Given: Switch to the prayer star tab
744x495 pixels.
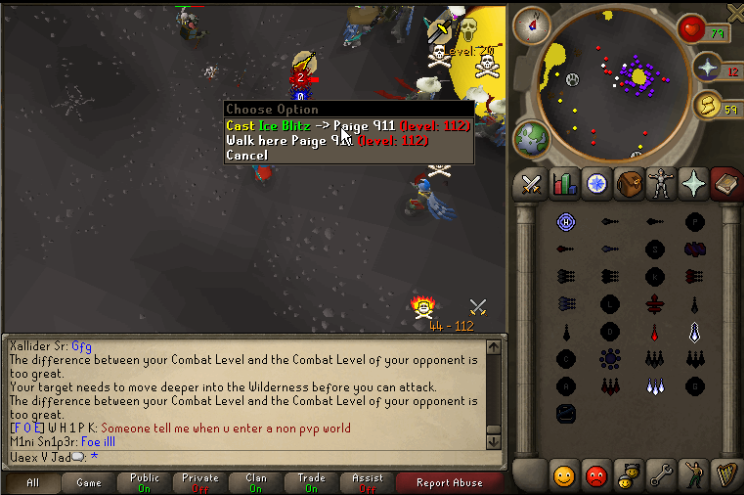Looking at the screenshot, I should coord(694,183).
